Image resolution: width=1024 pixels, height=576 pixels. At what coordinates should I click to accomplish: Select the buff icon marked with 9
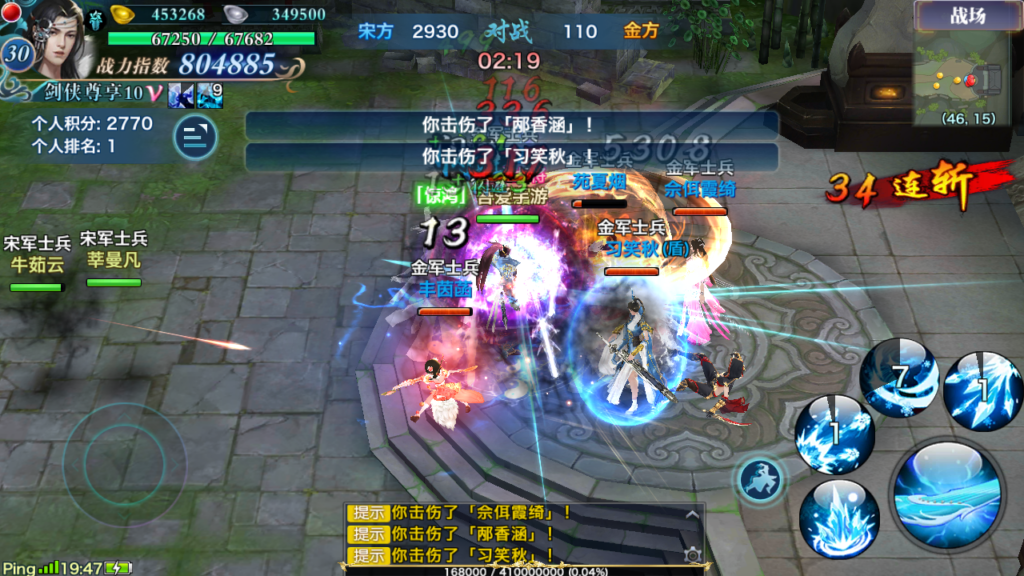[x=210, y=95]
